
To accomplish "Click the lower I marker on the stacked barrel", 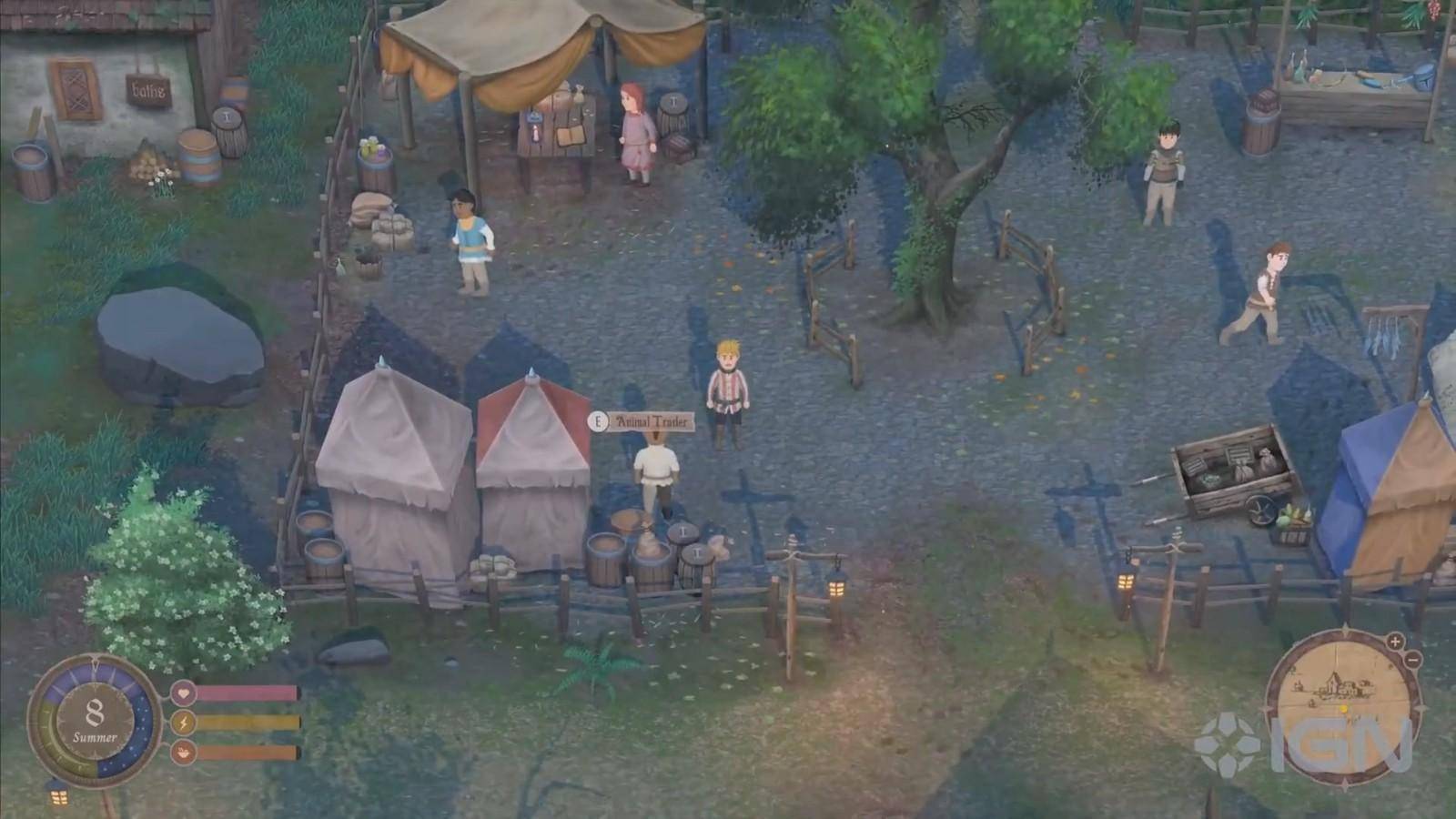I will pyautogui.click(x=697, y=552).
